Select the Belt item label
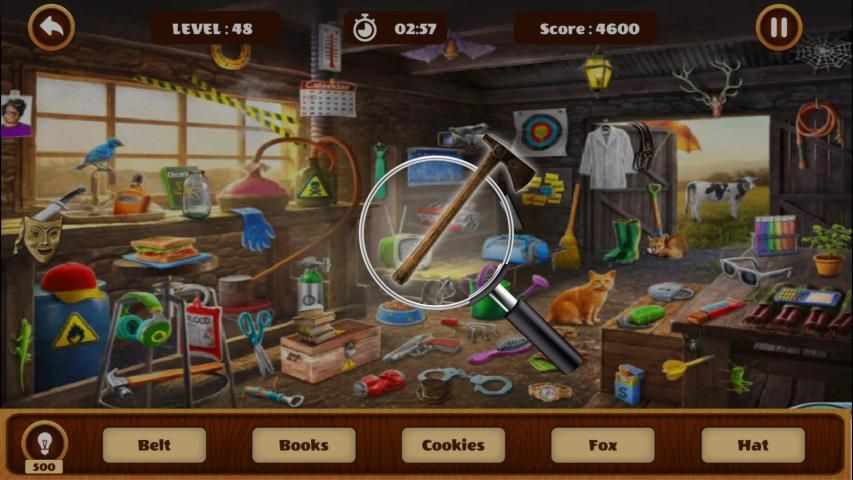Screen dimensions: 853x480 (154, 445)
